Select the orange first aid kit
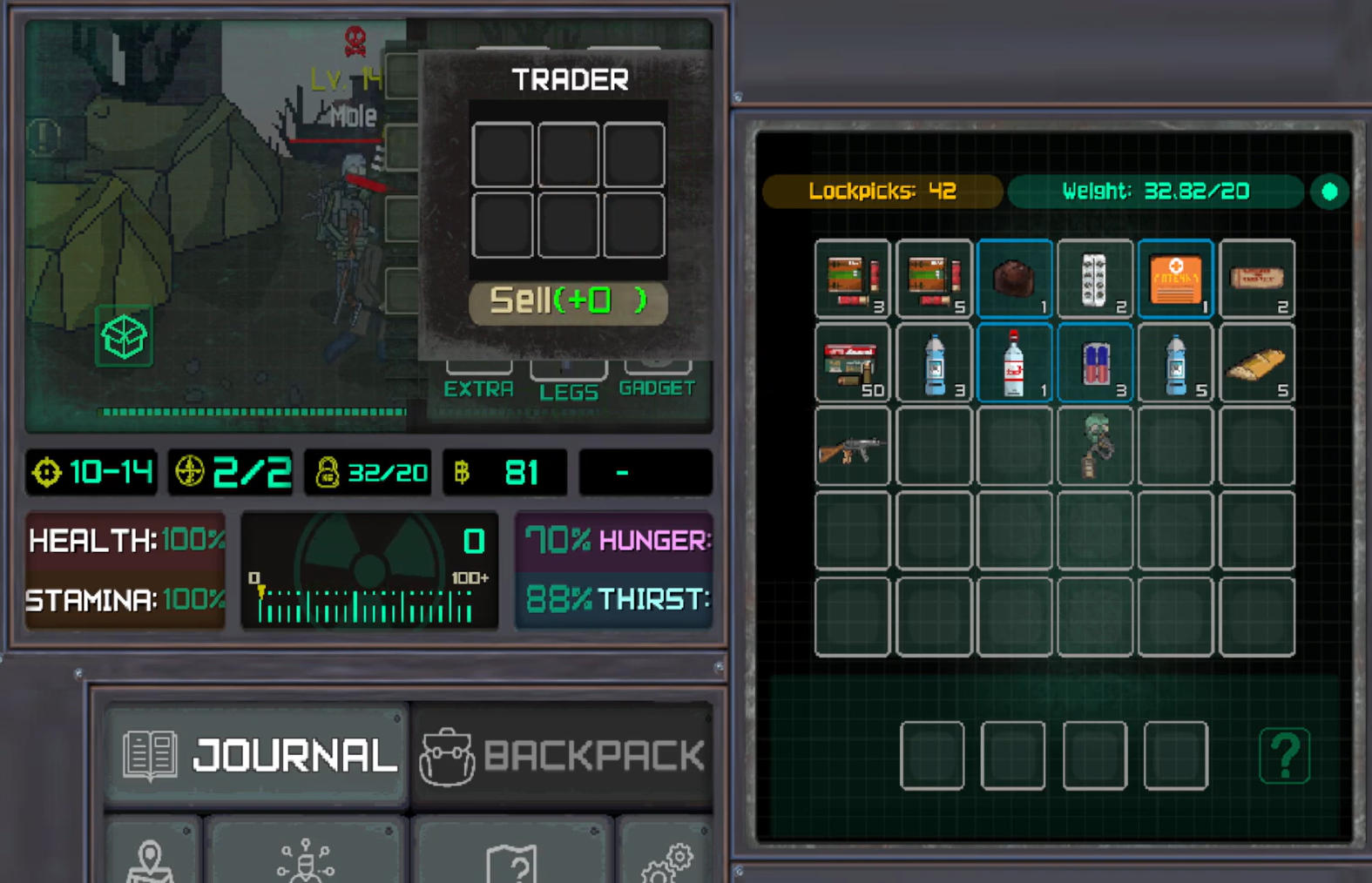The width and height of the screenshot is (1372, 883). 1175,279
